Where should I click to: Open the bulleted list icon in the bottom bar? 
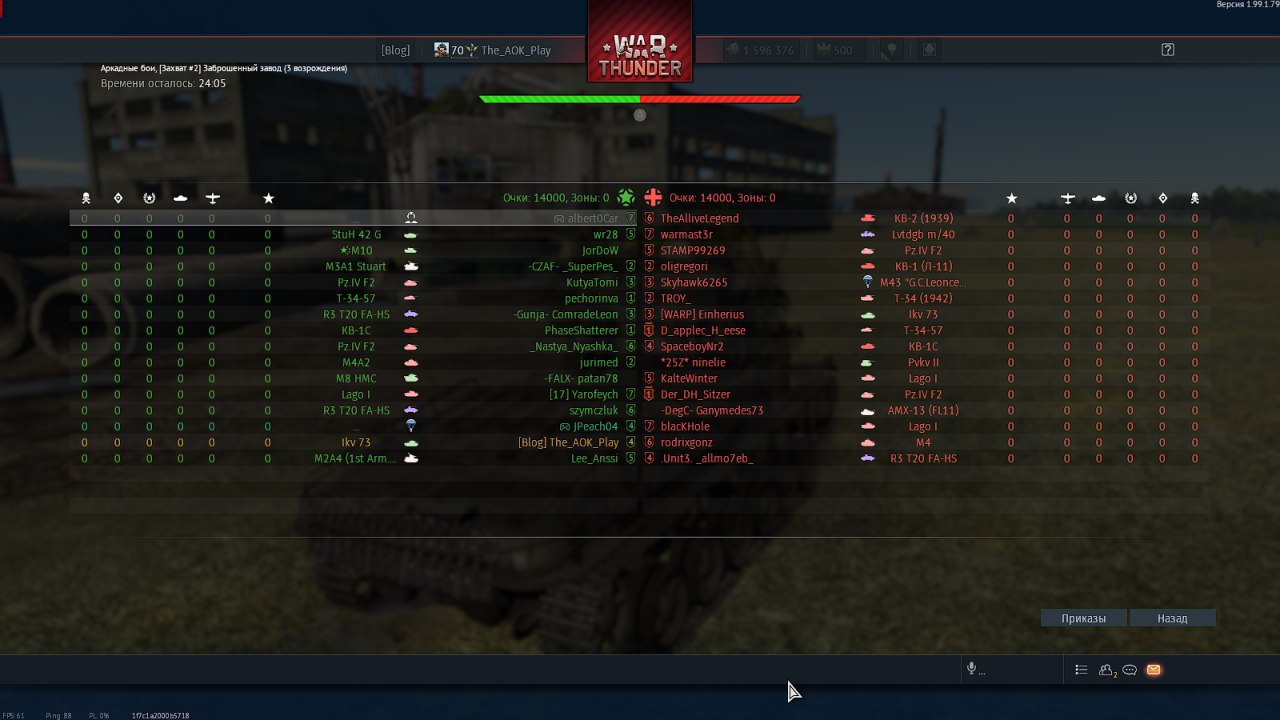point(1081,670)
